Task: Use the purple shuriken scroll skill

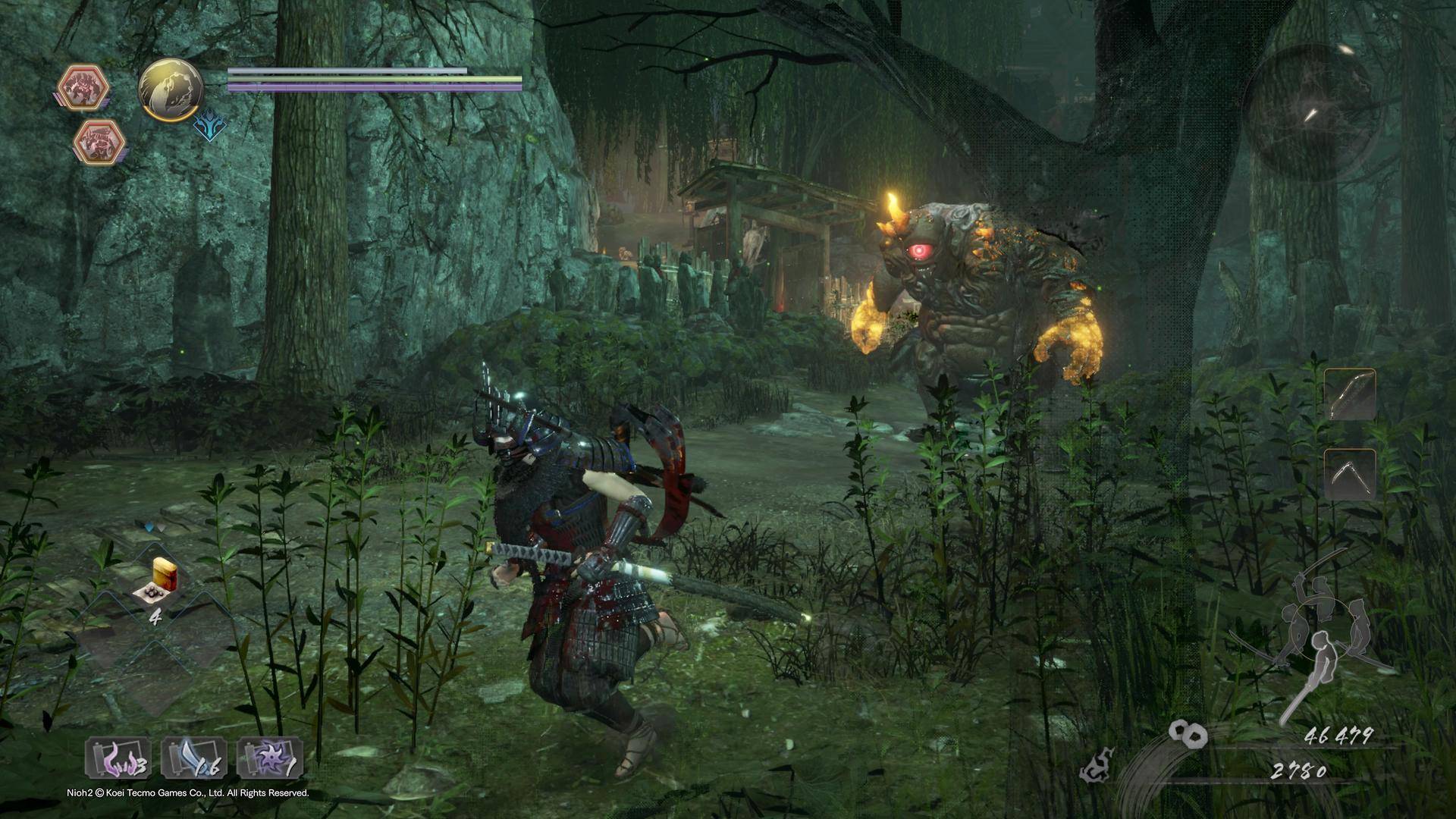Action: [270, 758]
